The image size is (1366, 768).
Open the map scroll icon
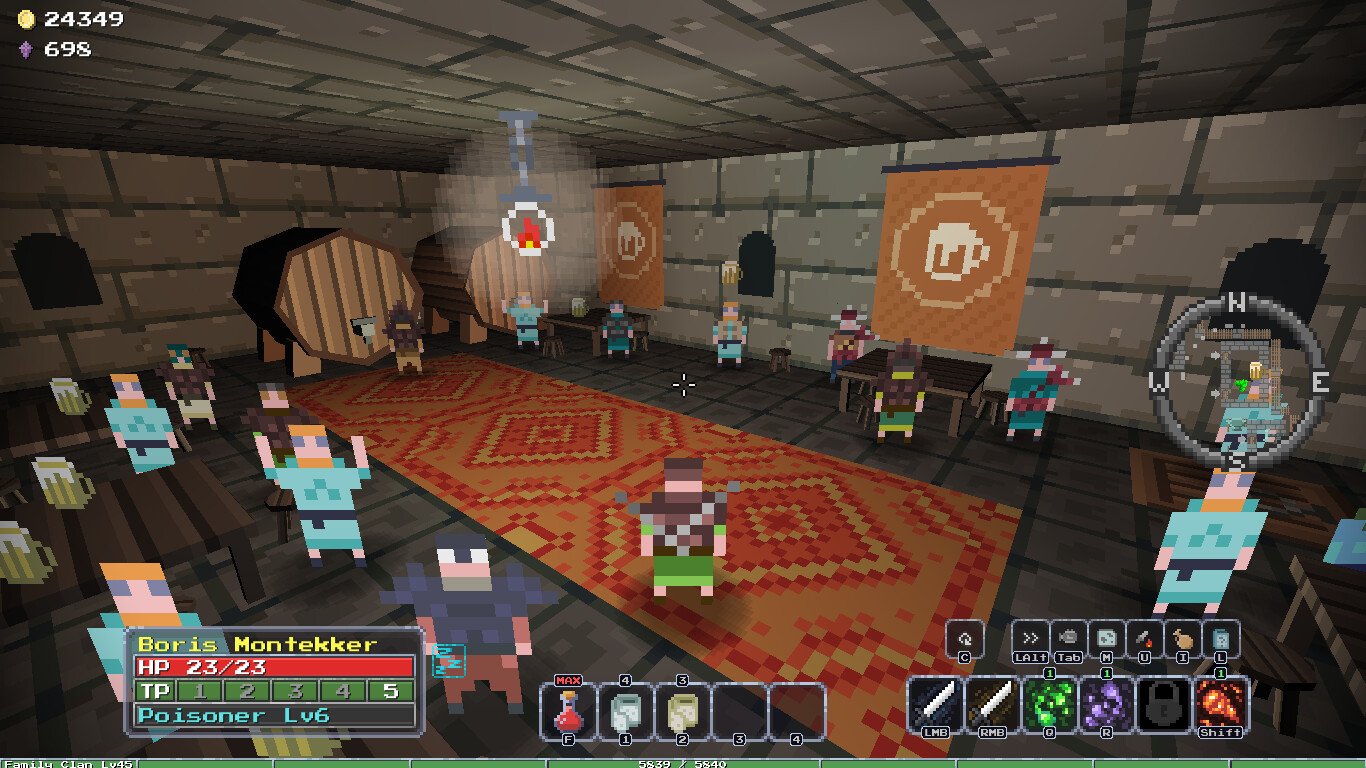pos(1106,638)
